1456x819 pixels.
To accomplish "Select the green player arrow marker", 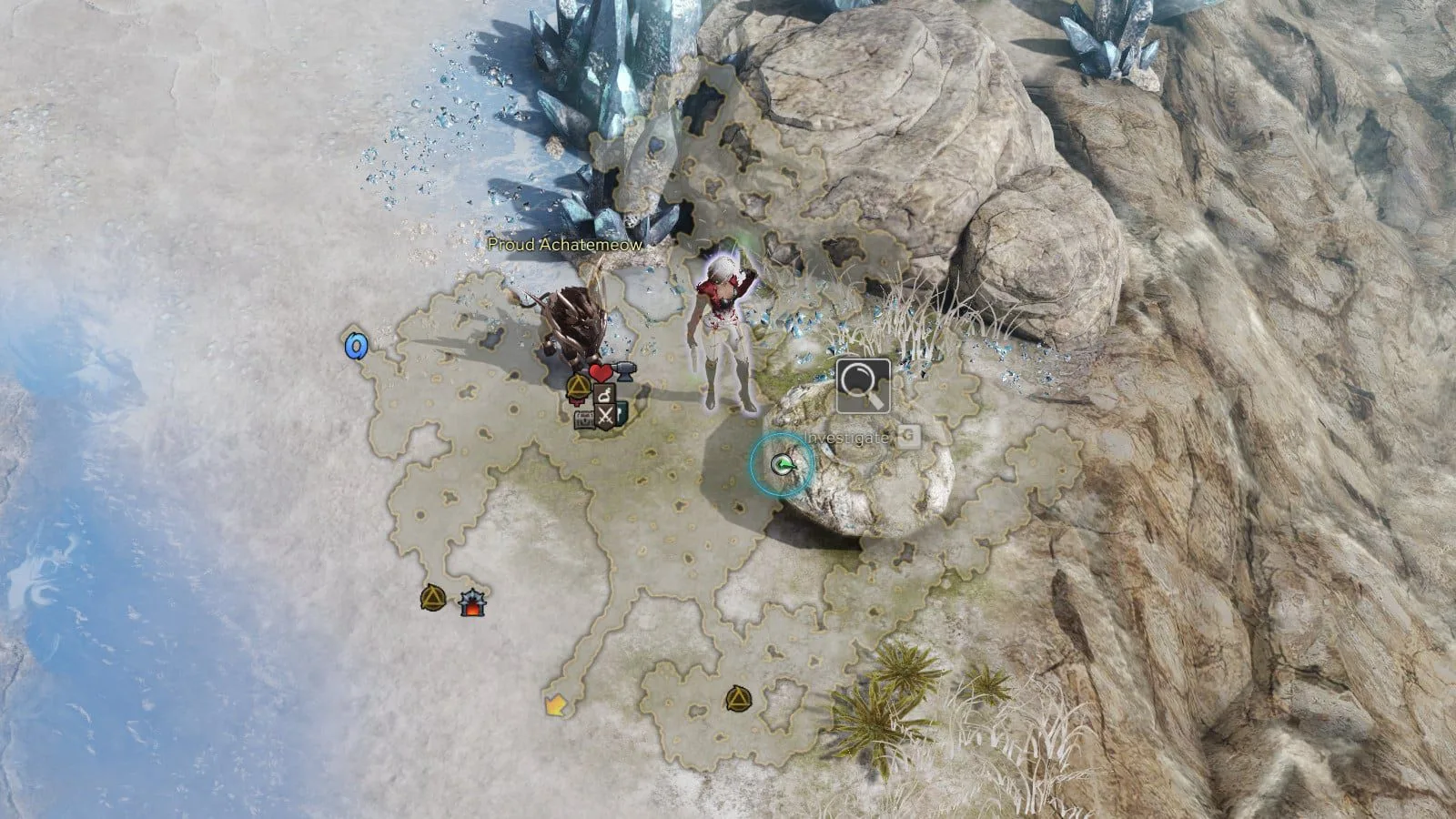I will pyautogui.click(x=781, y=465).
